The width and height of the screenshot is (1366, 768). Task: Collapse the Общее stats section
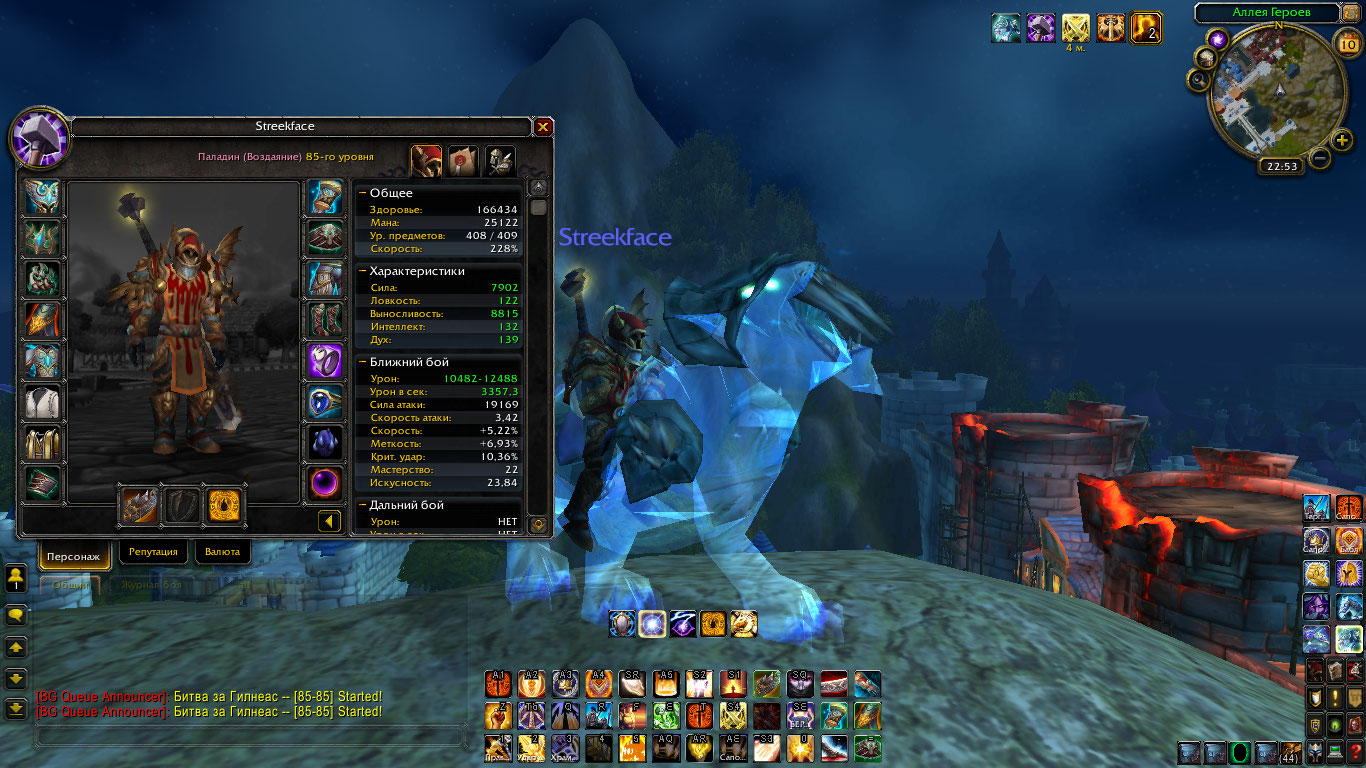pyautogui.click(x=362, y=192)
